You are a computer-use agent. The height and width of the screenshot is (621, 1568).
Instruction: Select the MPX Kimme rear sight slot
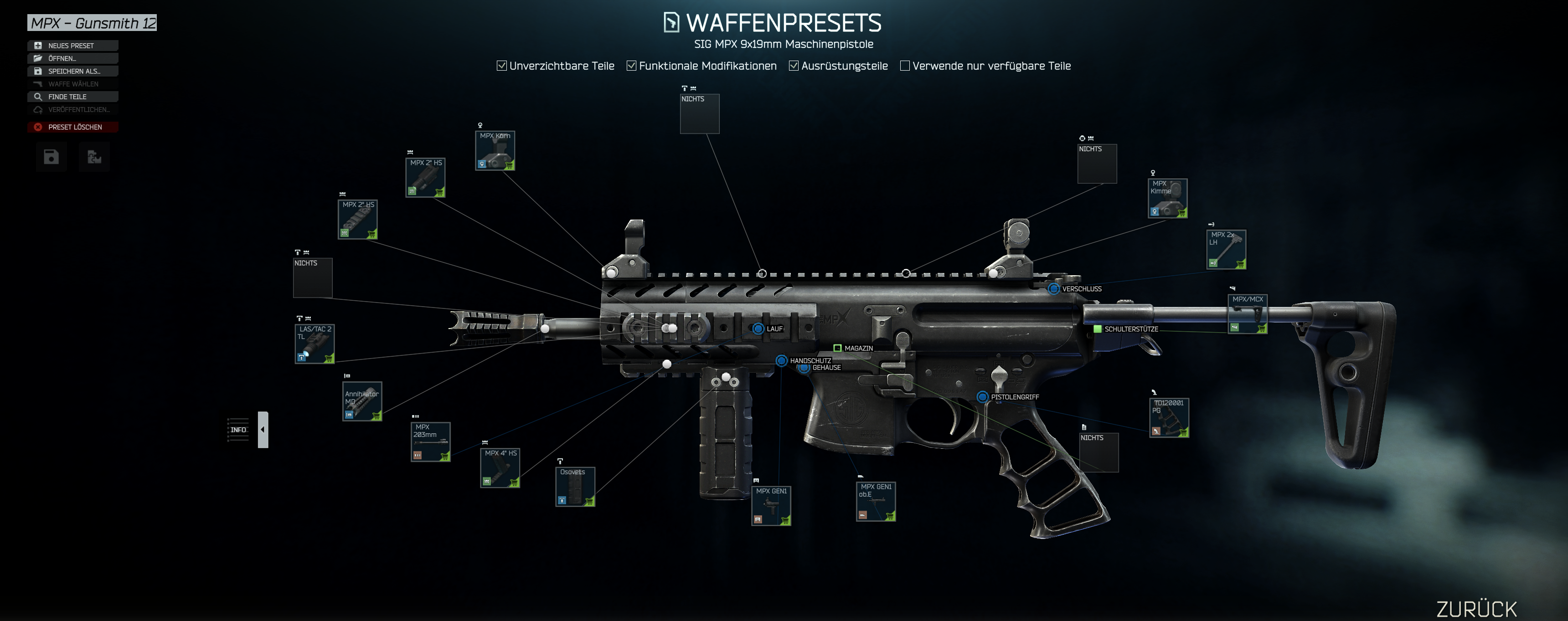click(1167, 198)
